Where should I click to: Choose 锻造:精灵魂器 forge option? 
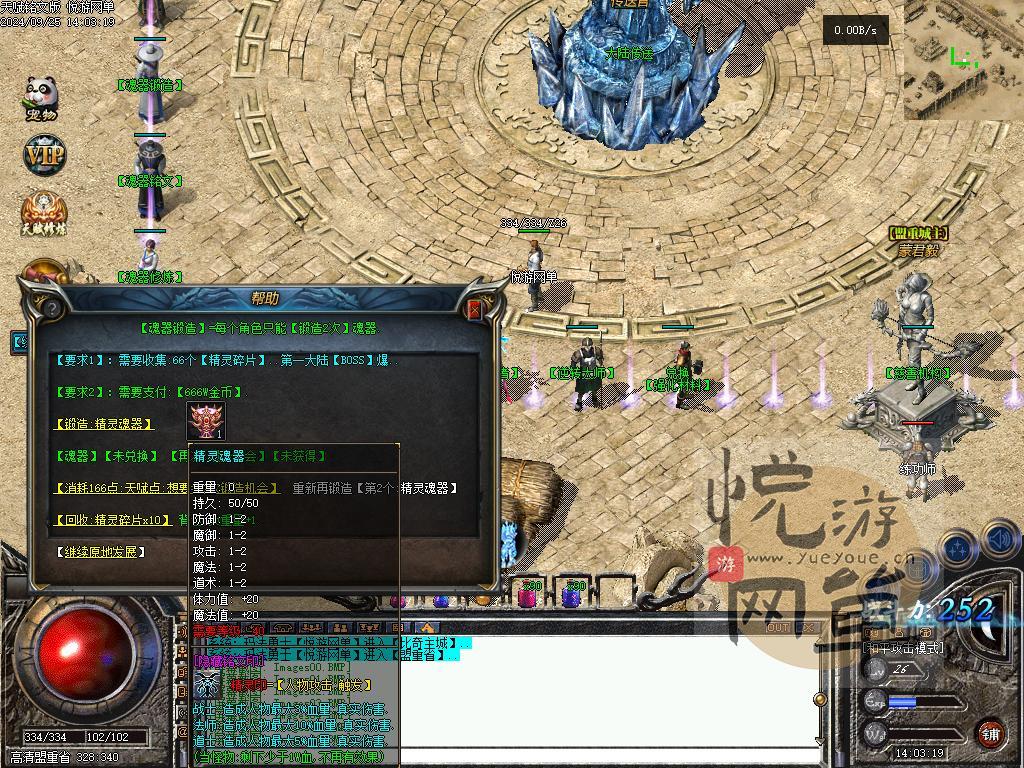(104, 424)
